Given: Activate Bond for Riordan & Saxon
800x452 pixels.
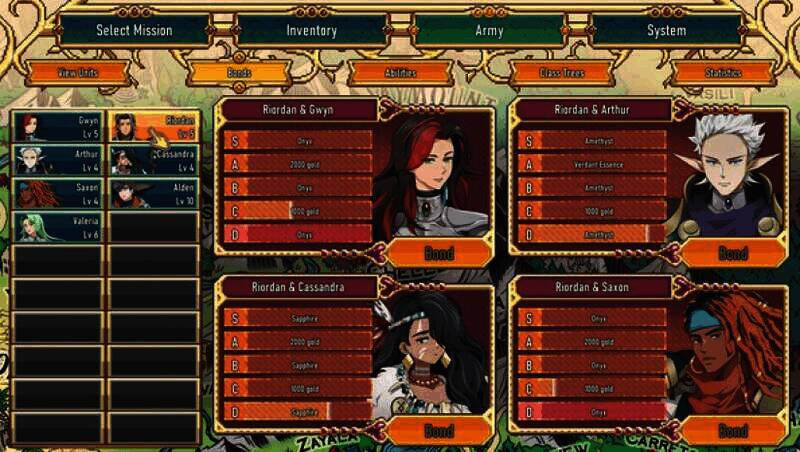Looking at the screenshot, I should click(733, 430).
